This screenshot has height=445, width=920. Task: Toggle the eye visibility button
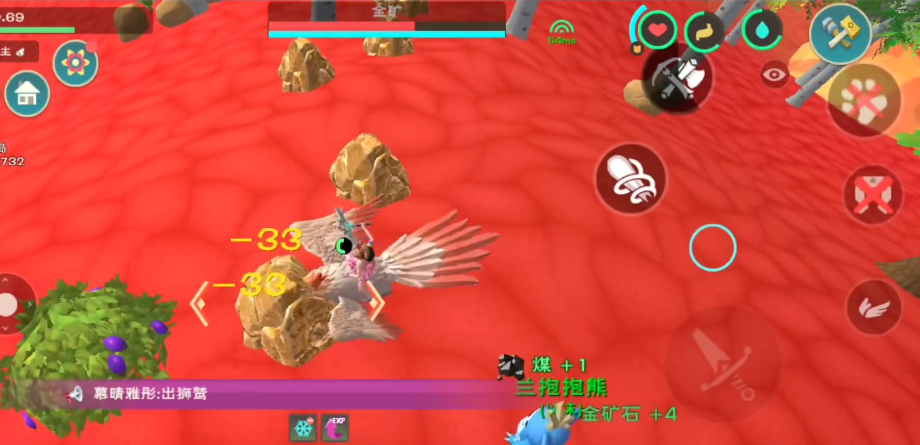pyautogui.click(x=773, y=73)
